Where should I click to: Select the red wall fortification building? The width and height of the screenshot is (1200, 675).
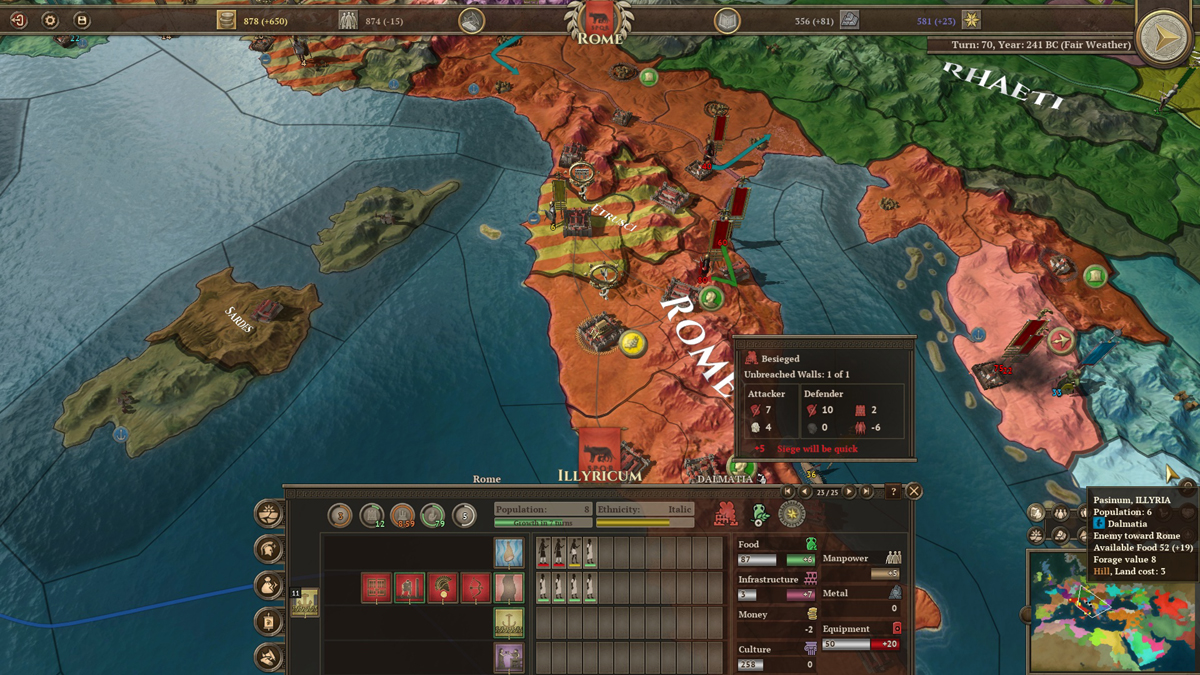coord(376,588)
